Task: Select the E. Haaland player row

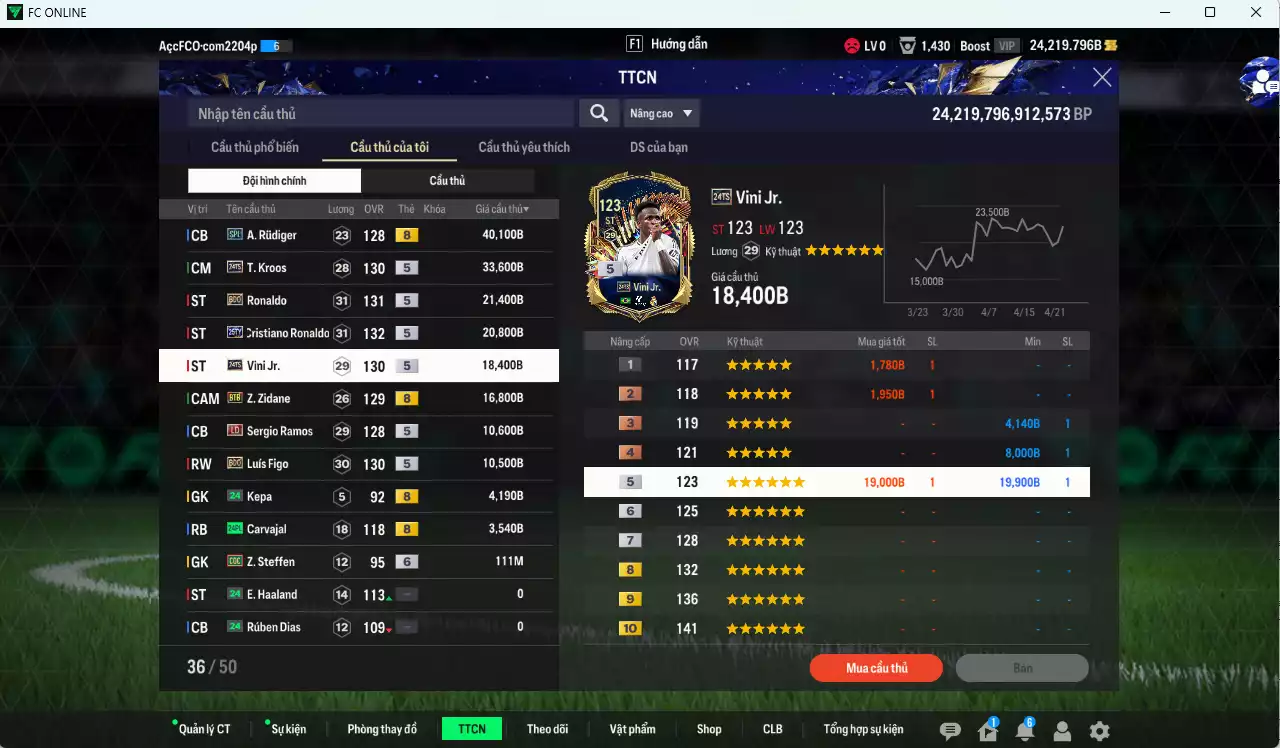Action: click(x=358, y=594)
